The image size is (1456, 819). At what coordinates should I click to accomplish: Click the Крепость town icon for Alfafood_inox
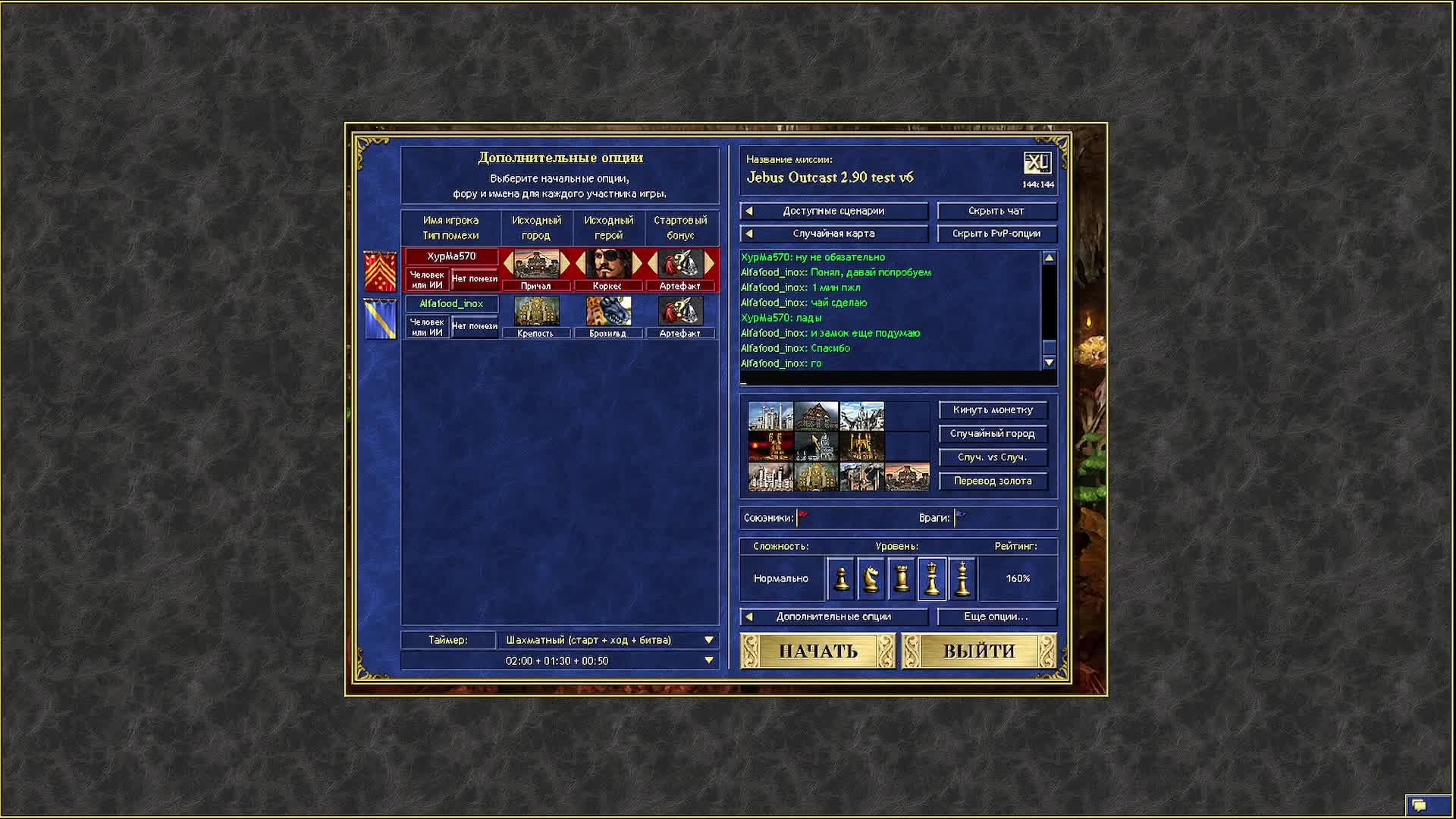point(536,312)
